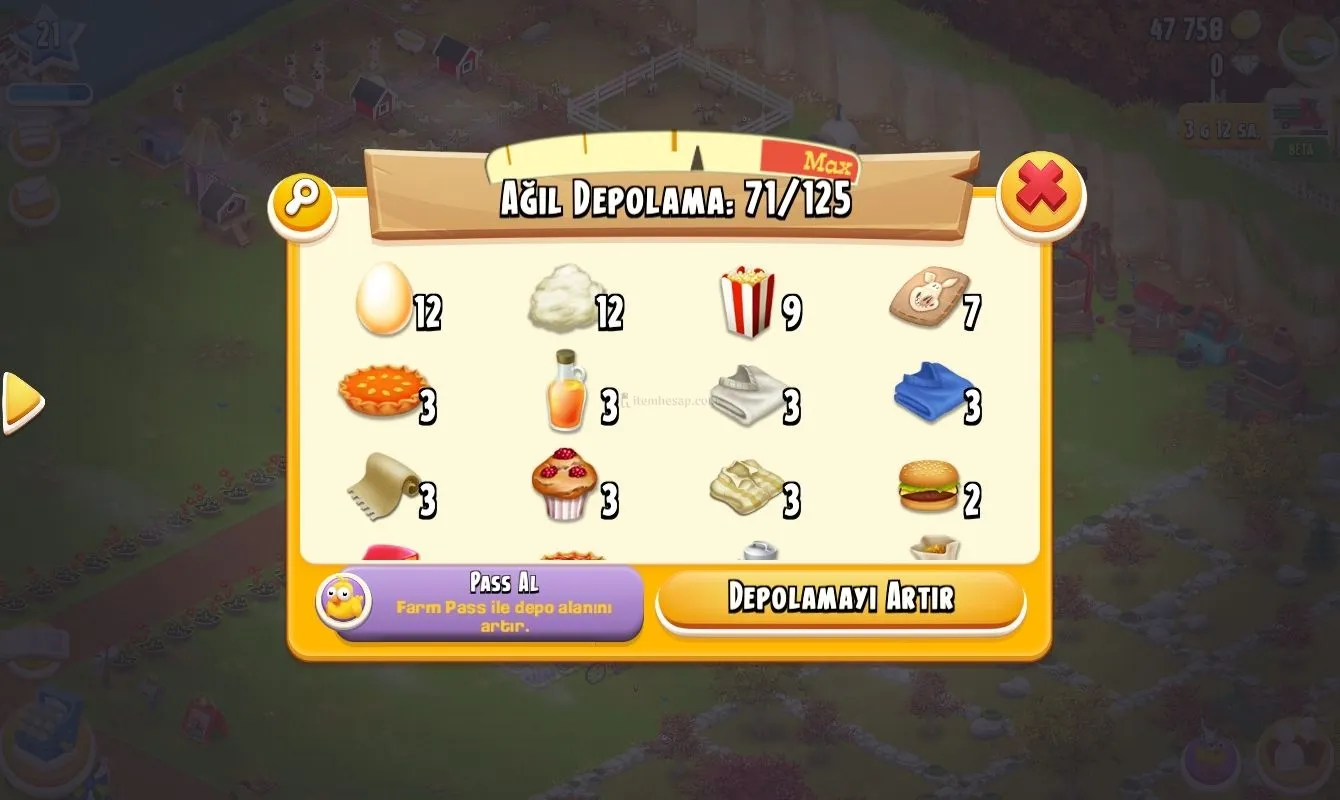Image resolution: width=1340 pixels, height=800 pixels.
Task: Close the barn storage window
Action: (1040, 192)
